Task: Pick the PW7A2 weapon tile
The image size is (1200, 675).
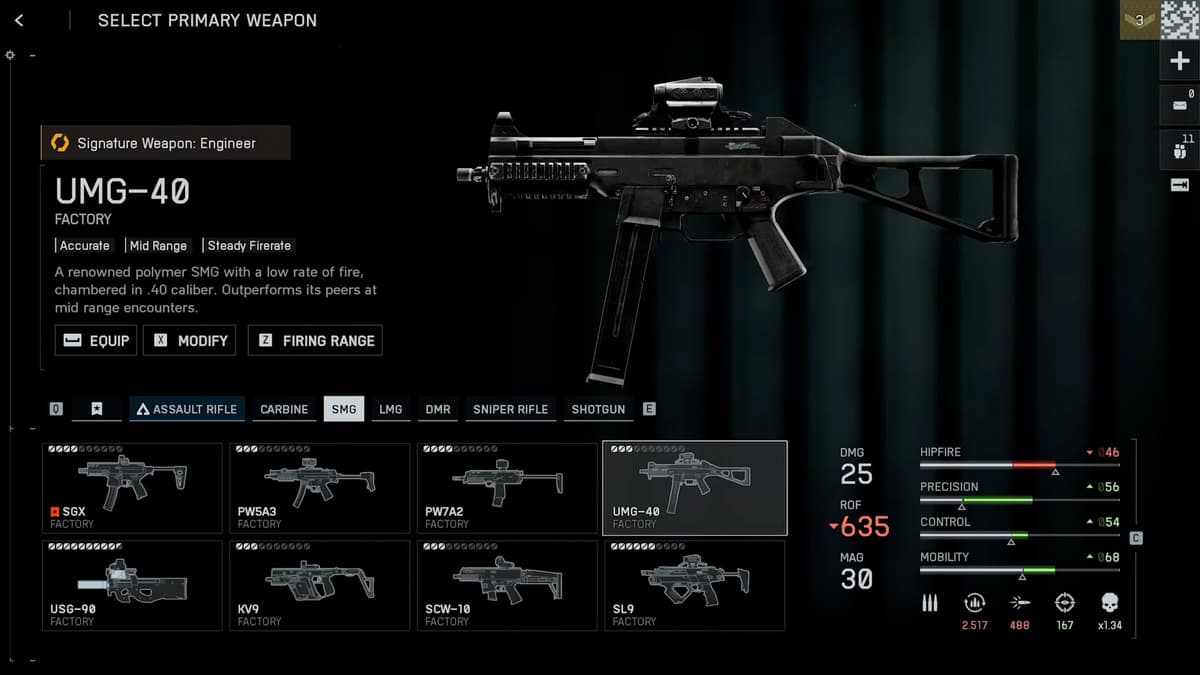Action: click(x=506, y=488)
